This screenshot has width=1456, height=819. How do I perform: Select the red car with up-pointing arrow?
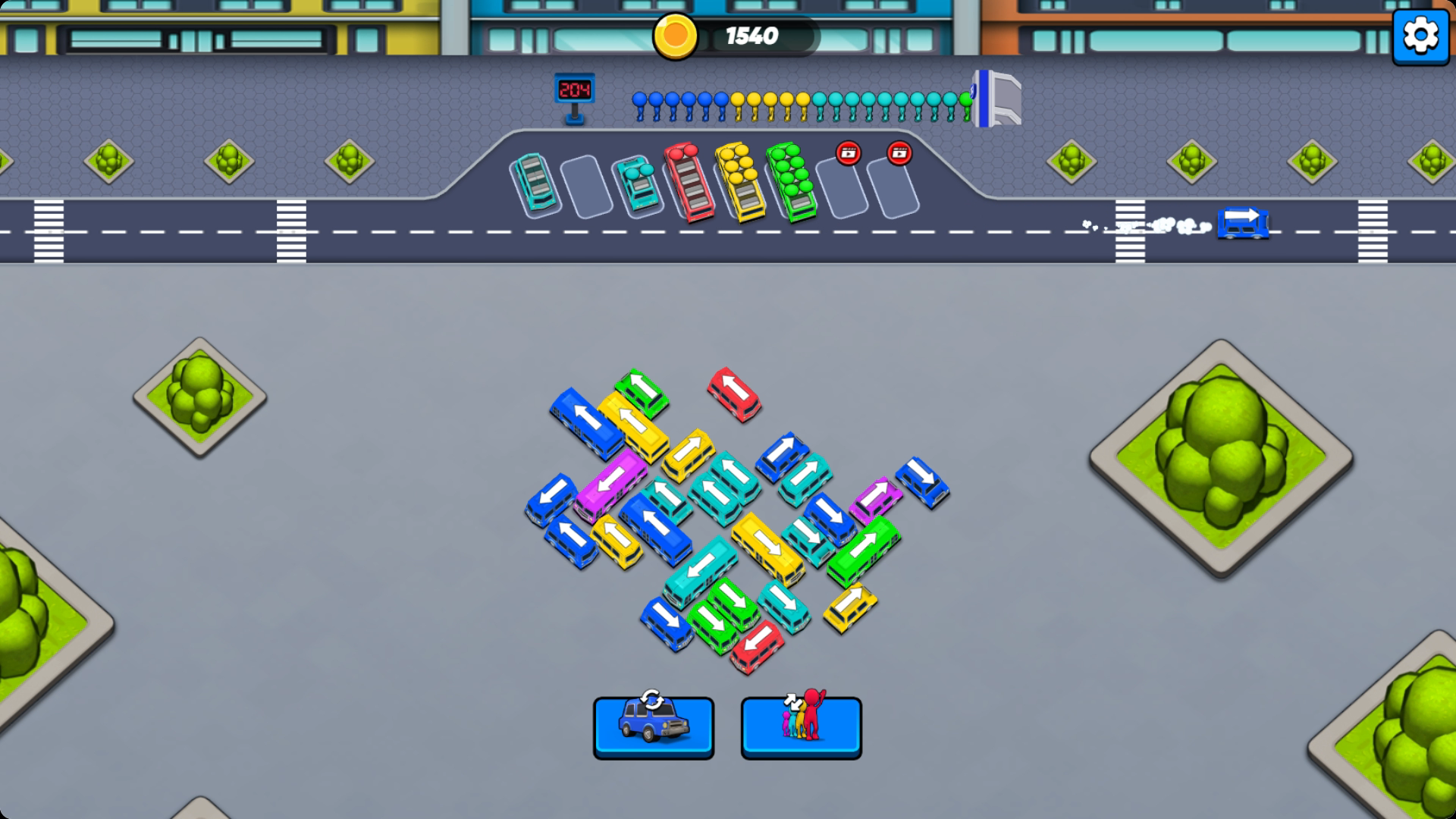(x=733, y=392)
